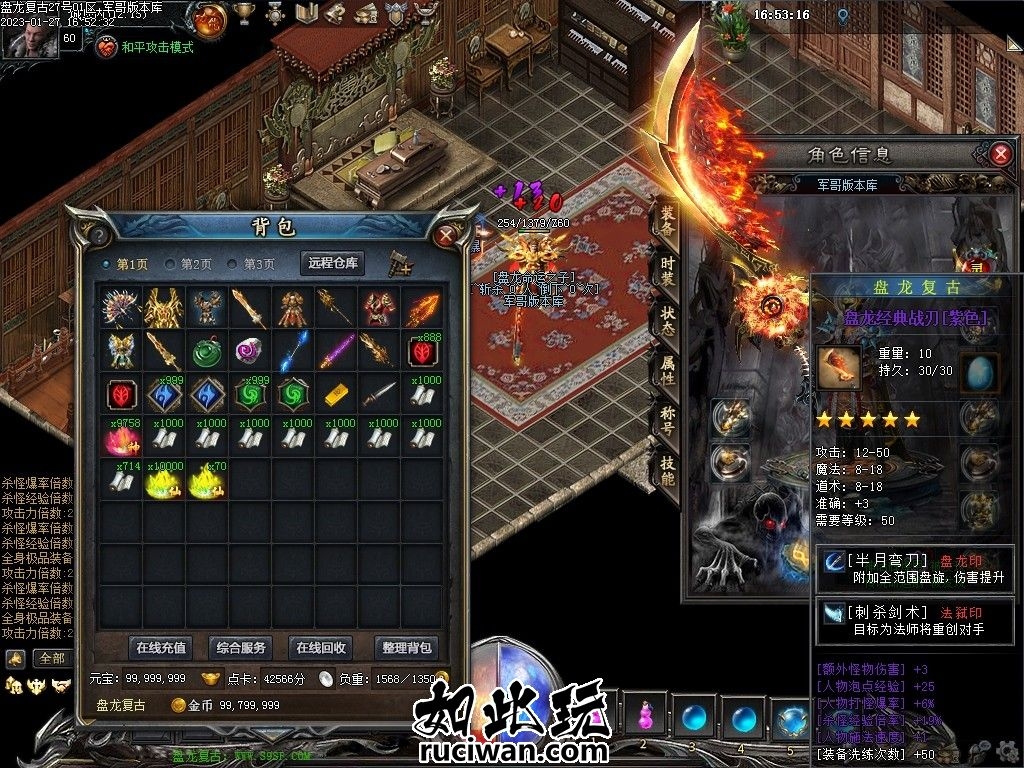This screenshot has width=1024, height=768.
Task: Select the green jade pendant item
Action: click(207, 349)
